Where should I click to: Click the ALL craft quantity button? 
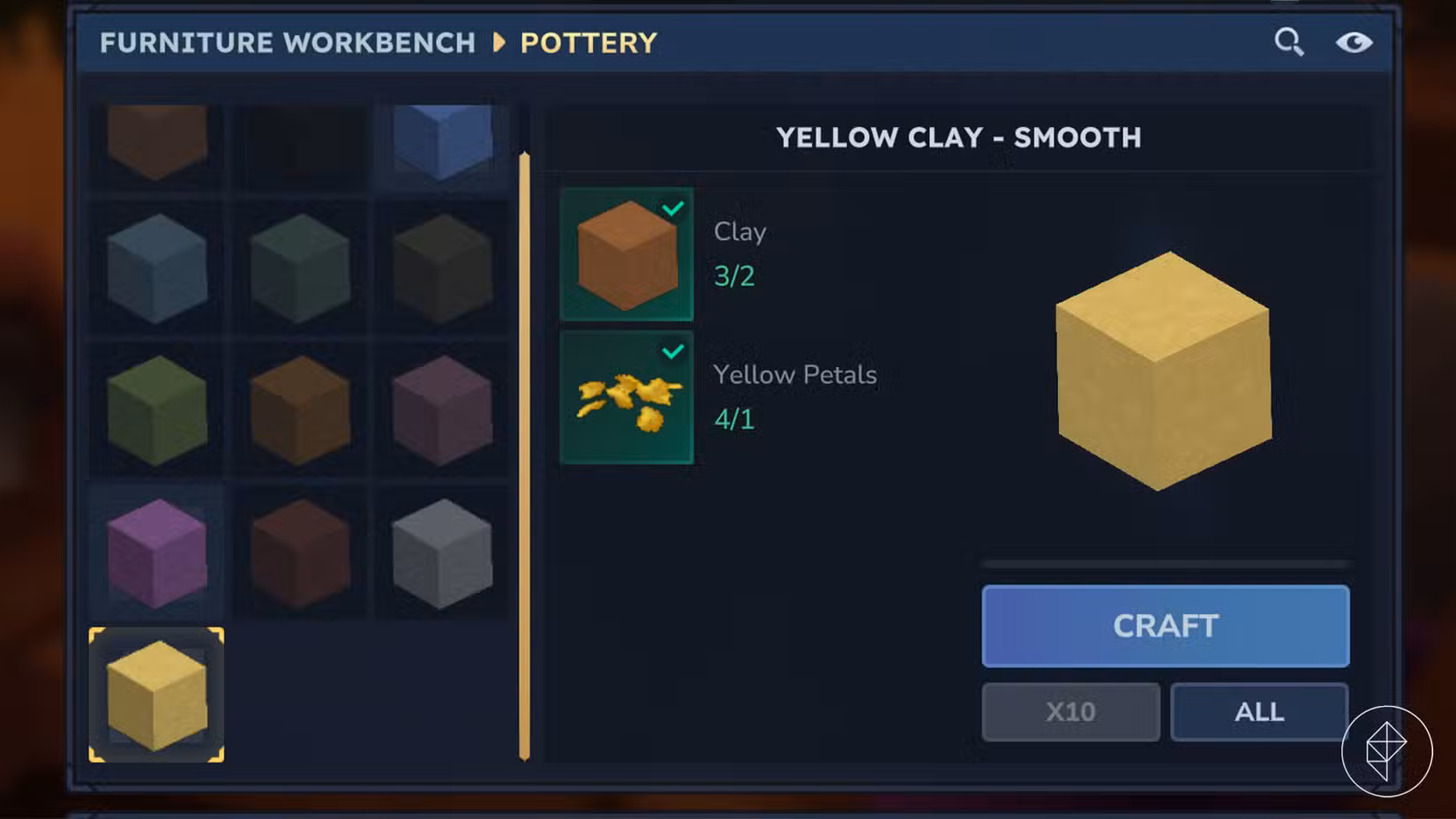coord(1259,711)
